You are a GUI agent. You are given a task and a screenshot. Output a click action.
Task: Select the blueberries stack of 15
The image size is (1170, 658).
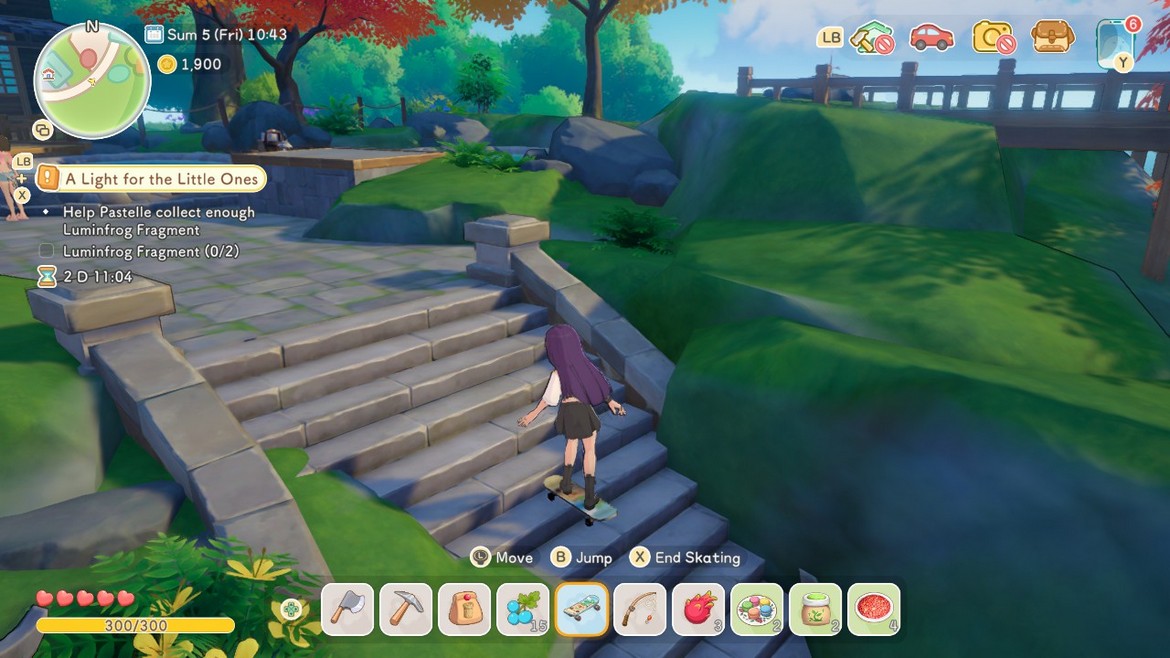coord(523,609)
